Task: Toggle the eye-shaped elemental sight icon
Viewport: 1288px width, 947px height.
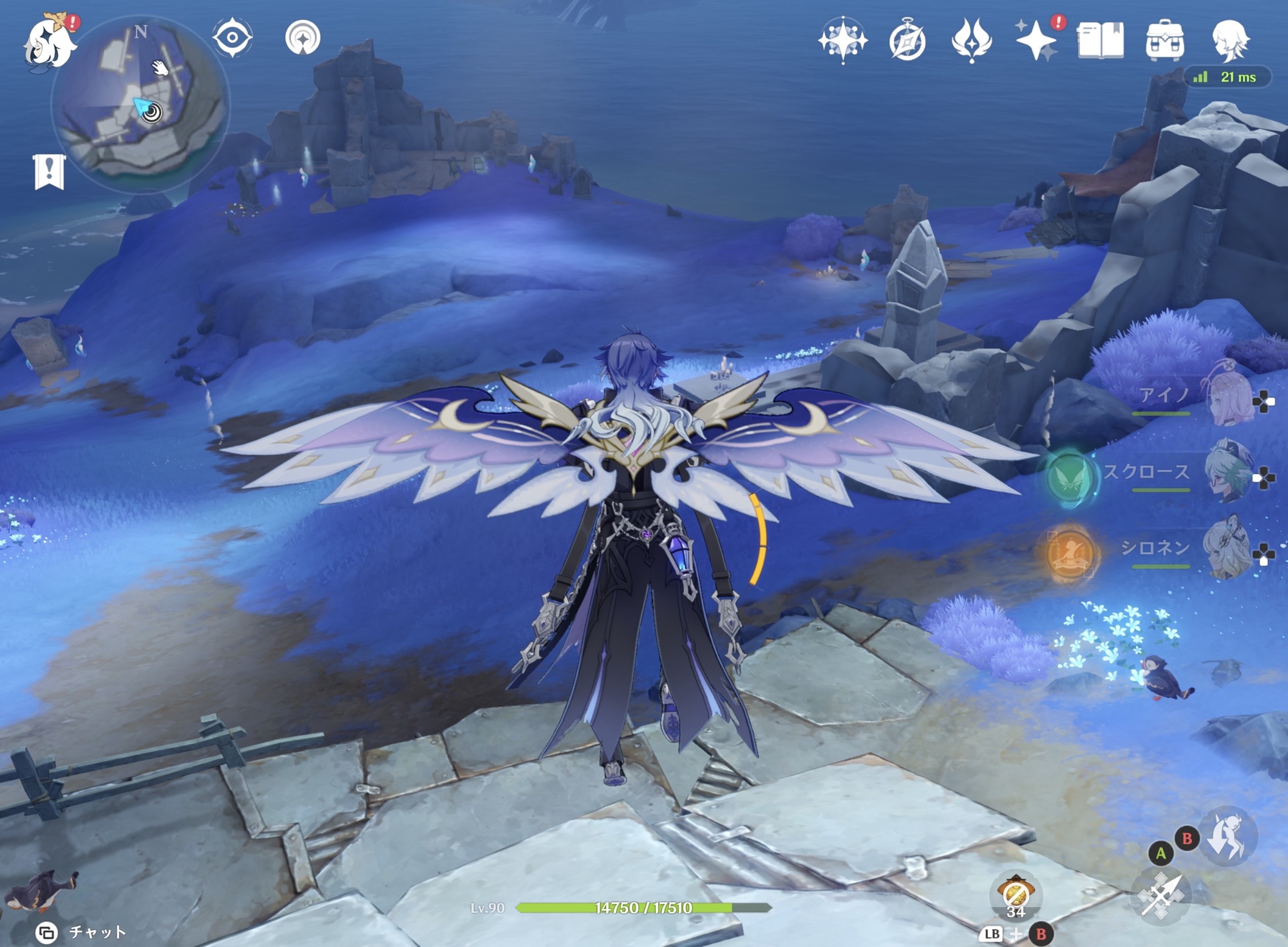Action: click(x=232, y=37)
